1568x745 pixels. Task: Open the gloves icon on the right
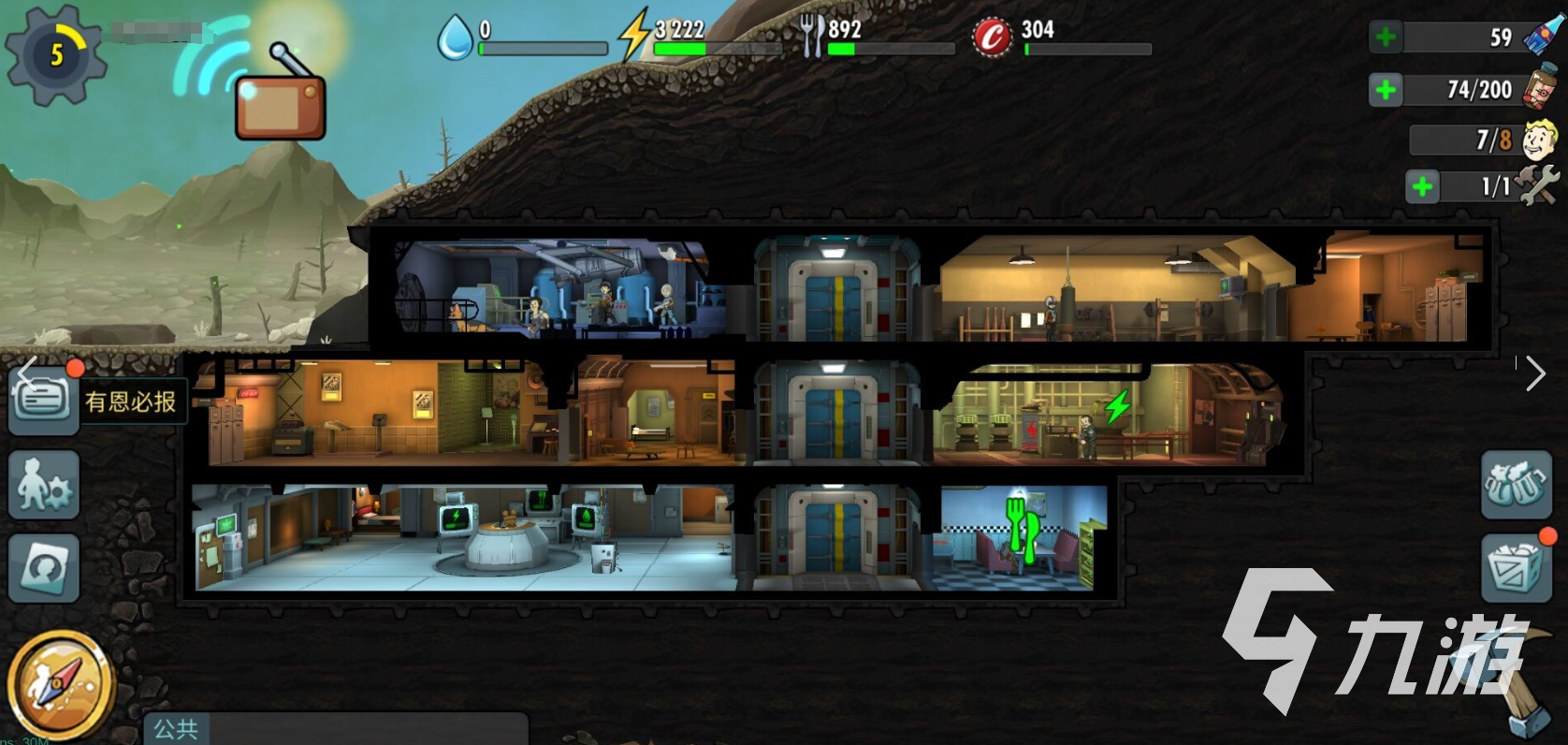tap(1516, 485)
